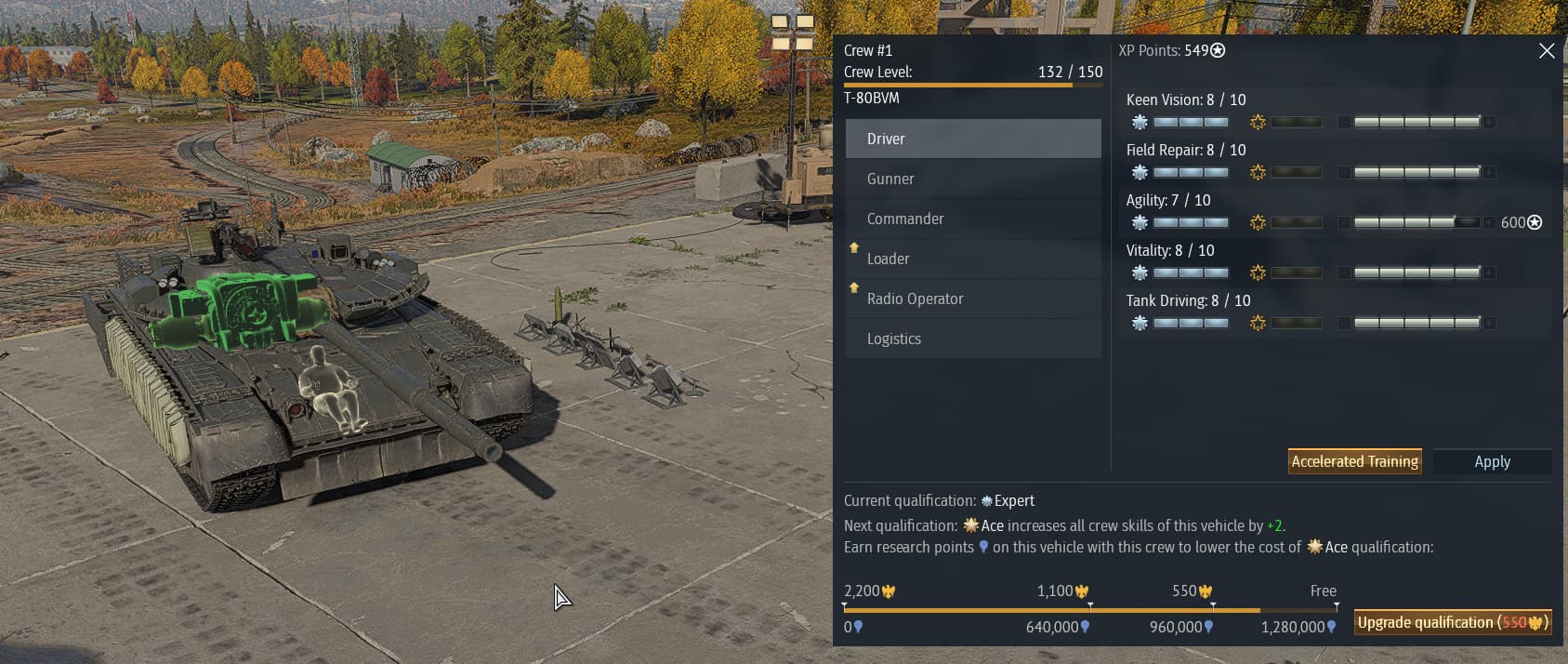Switch to the Logistics category
The image size is (1568, 664).
point(973,339)
